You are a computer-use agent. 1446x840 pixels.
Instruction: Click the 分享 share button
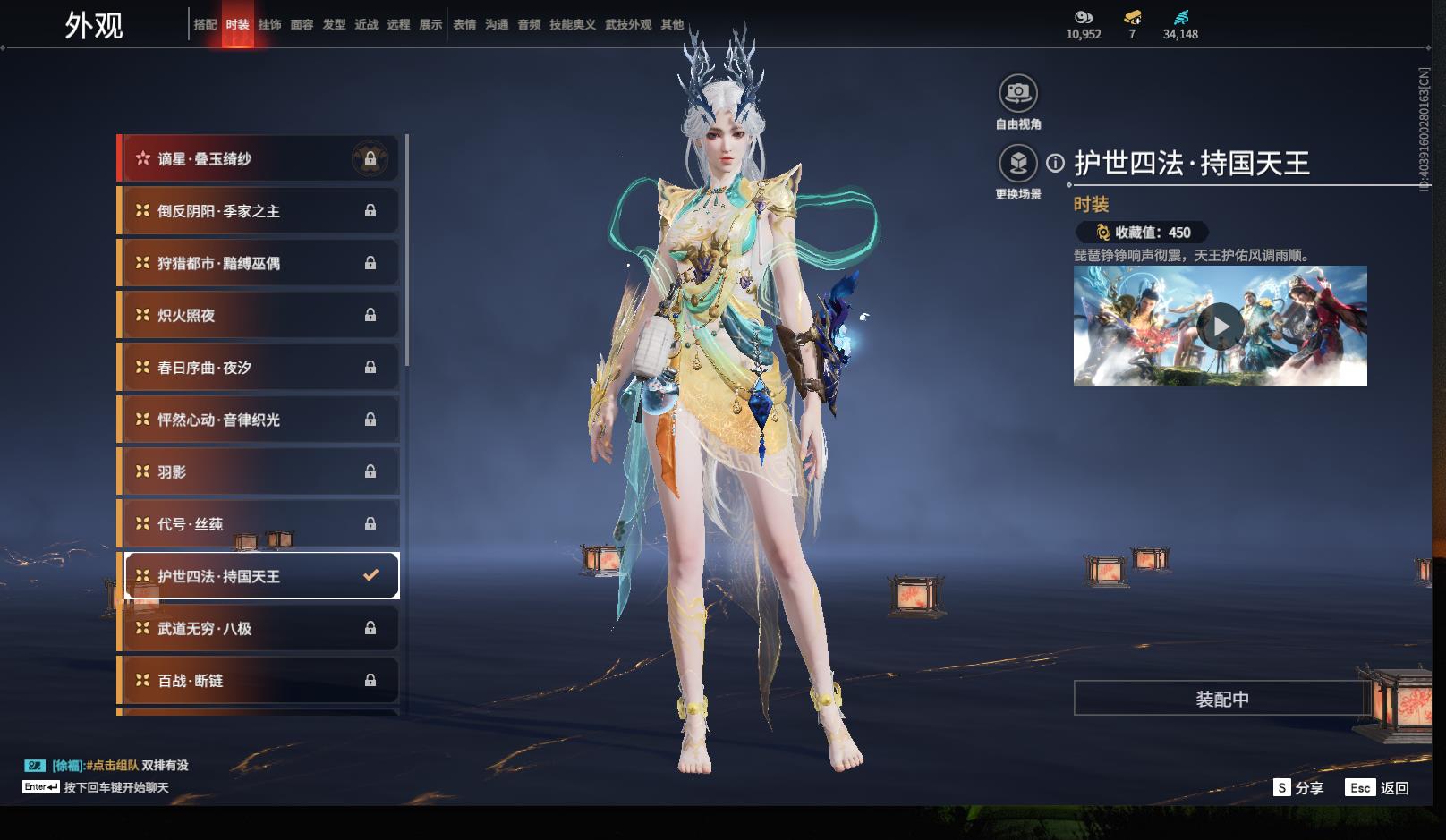click(x=1298, y=787)
